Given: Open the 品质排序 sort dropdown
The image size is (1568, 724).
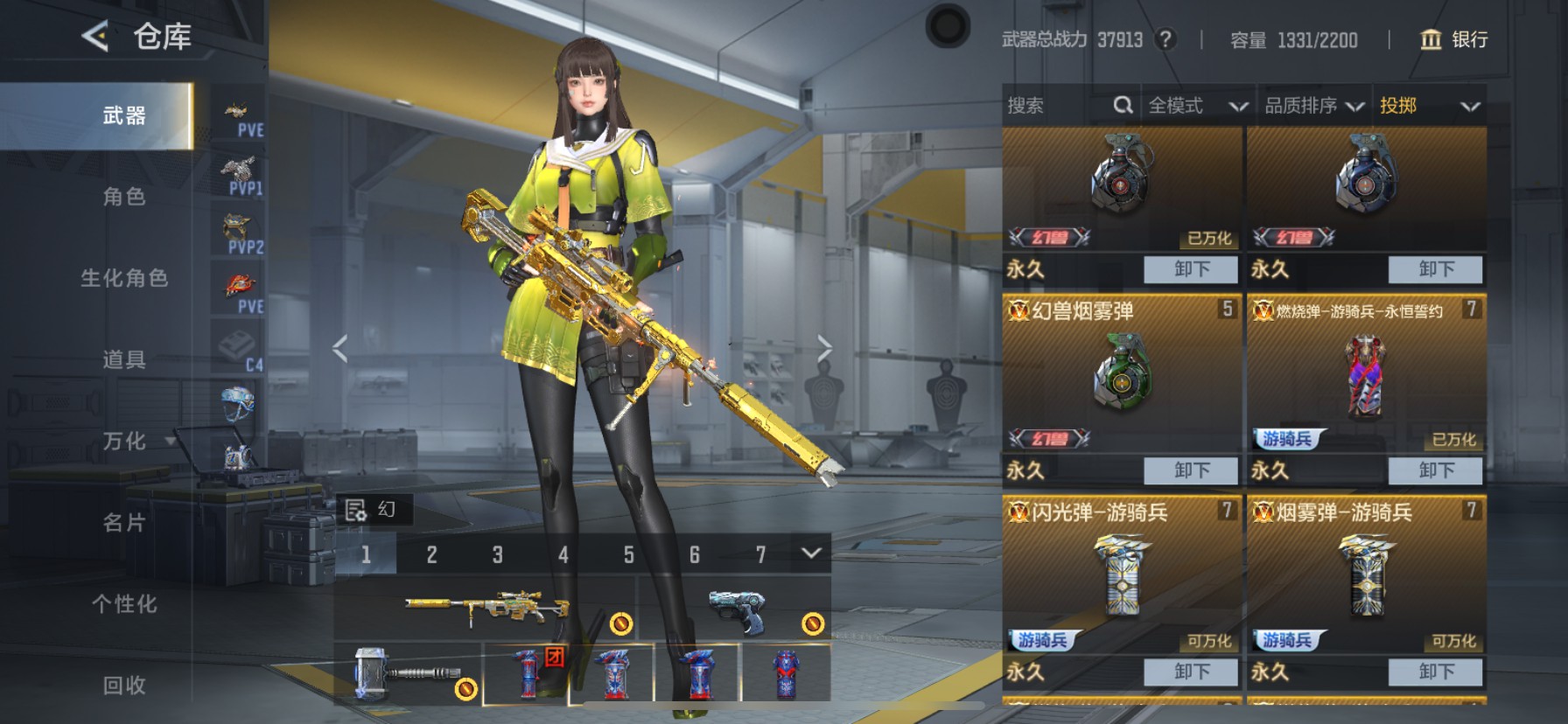Looking at the screenshot, I should 1314,106.
